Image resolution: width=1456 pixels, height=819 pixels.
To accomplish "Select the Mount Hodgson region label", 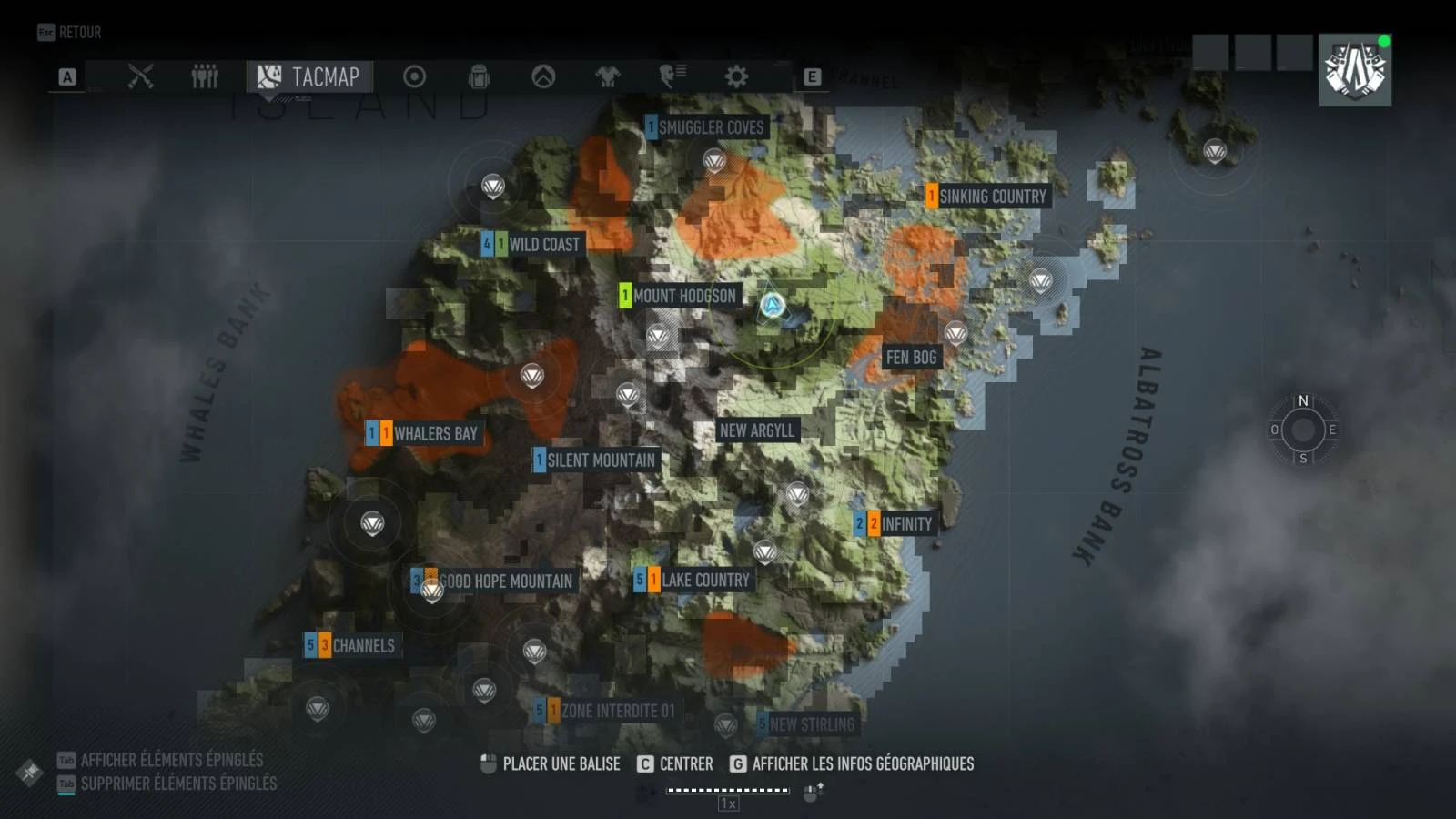I will [x=685, y=296].
